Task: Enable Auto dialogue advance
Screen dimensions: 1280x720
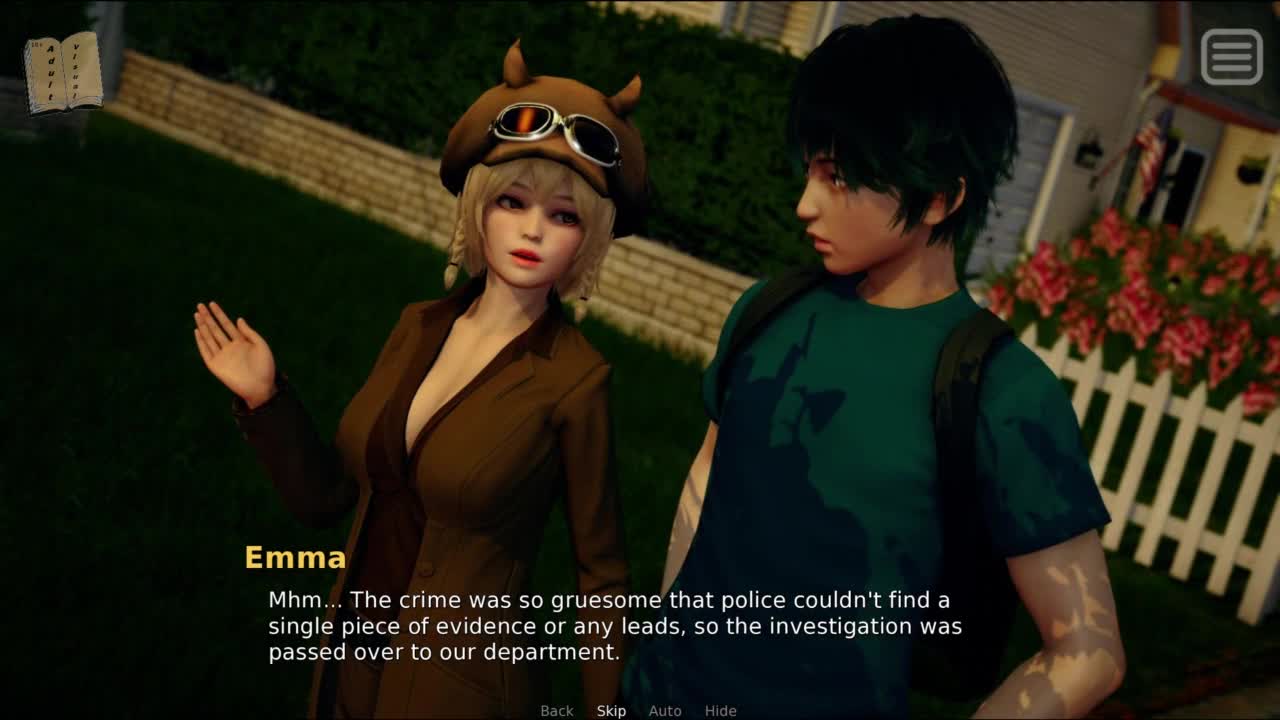Action: pyautogui.click(x=665, y=711)
